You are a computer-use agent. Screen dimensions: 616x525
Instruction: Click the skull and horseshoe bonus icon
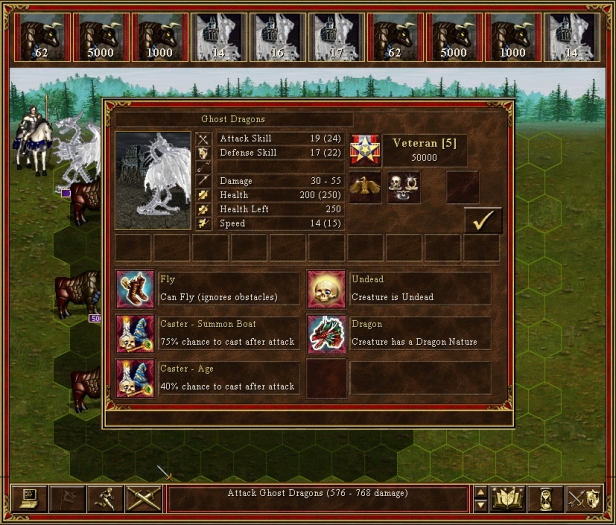coord(403,187)
